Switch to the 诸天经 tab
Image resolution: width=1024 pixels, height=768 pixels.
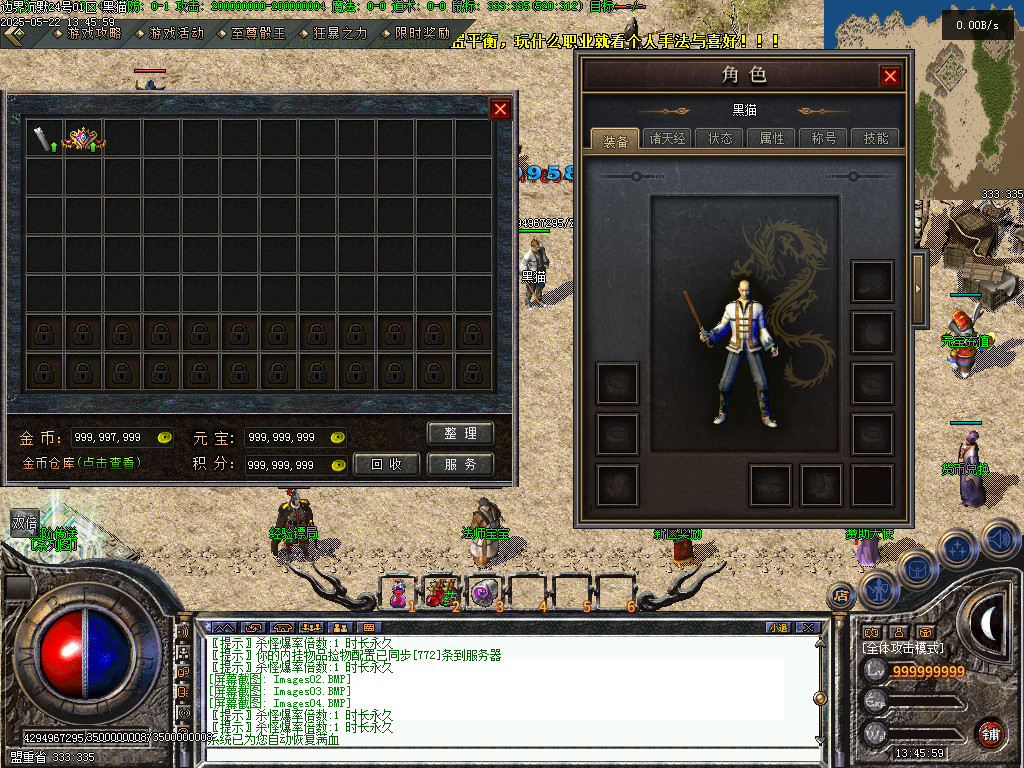click(667, 138)
